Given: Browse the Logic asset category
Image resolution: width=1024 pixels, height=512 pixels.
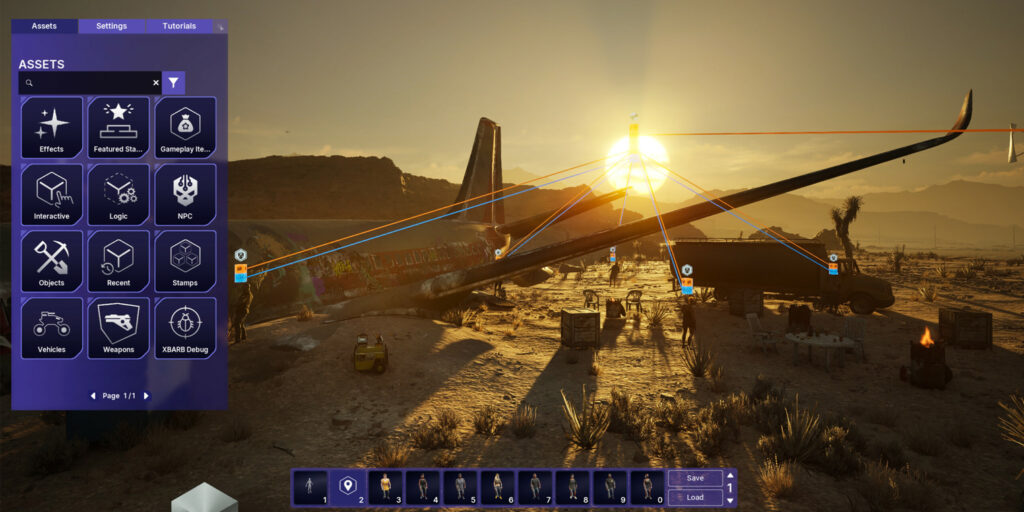Looking at the screenshot, I should (x=118, y=194).
